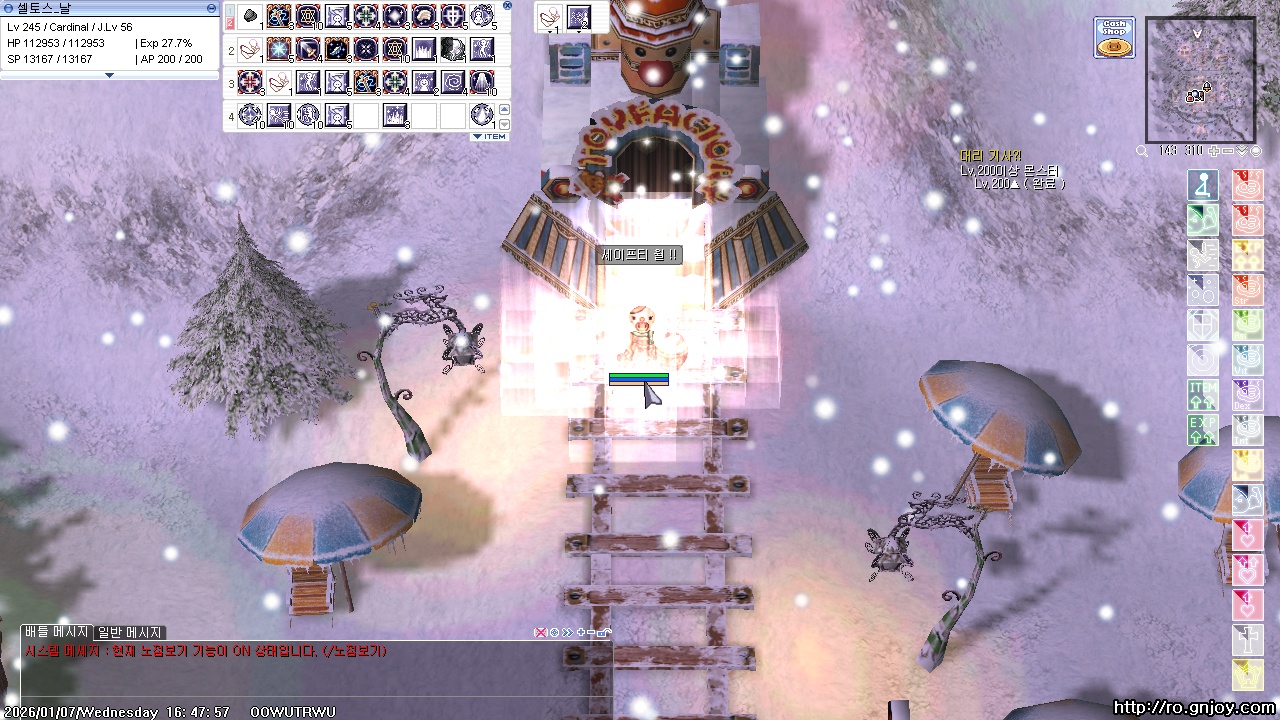Close the skill hotbar window

click(507, 6)
